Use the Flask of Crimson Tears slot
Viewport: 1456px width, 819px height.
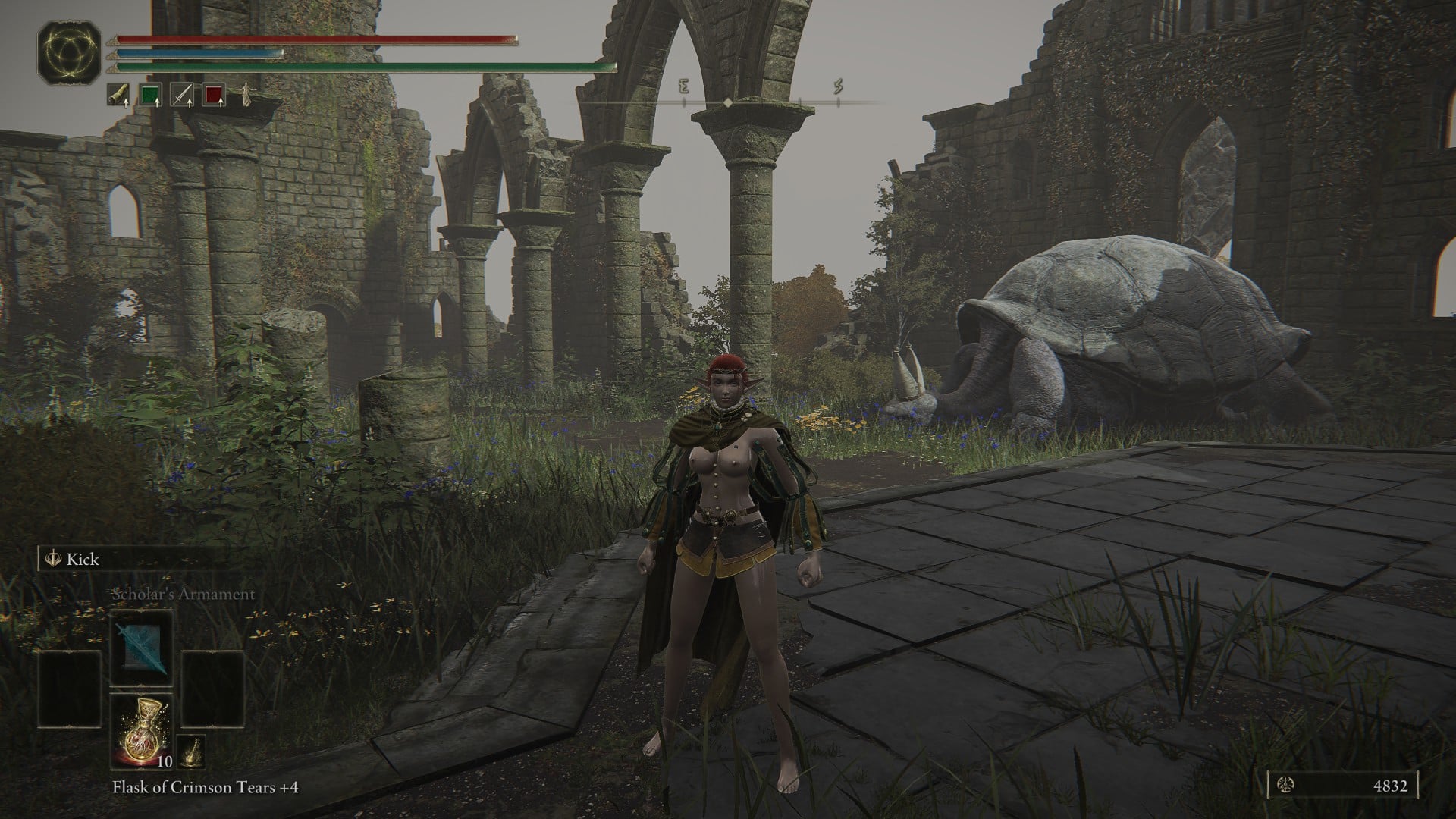click(x=141, y=730)
